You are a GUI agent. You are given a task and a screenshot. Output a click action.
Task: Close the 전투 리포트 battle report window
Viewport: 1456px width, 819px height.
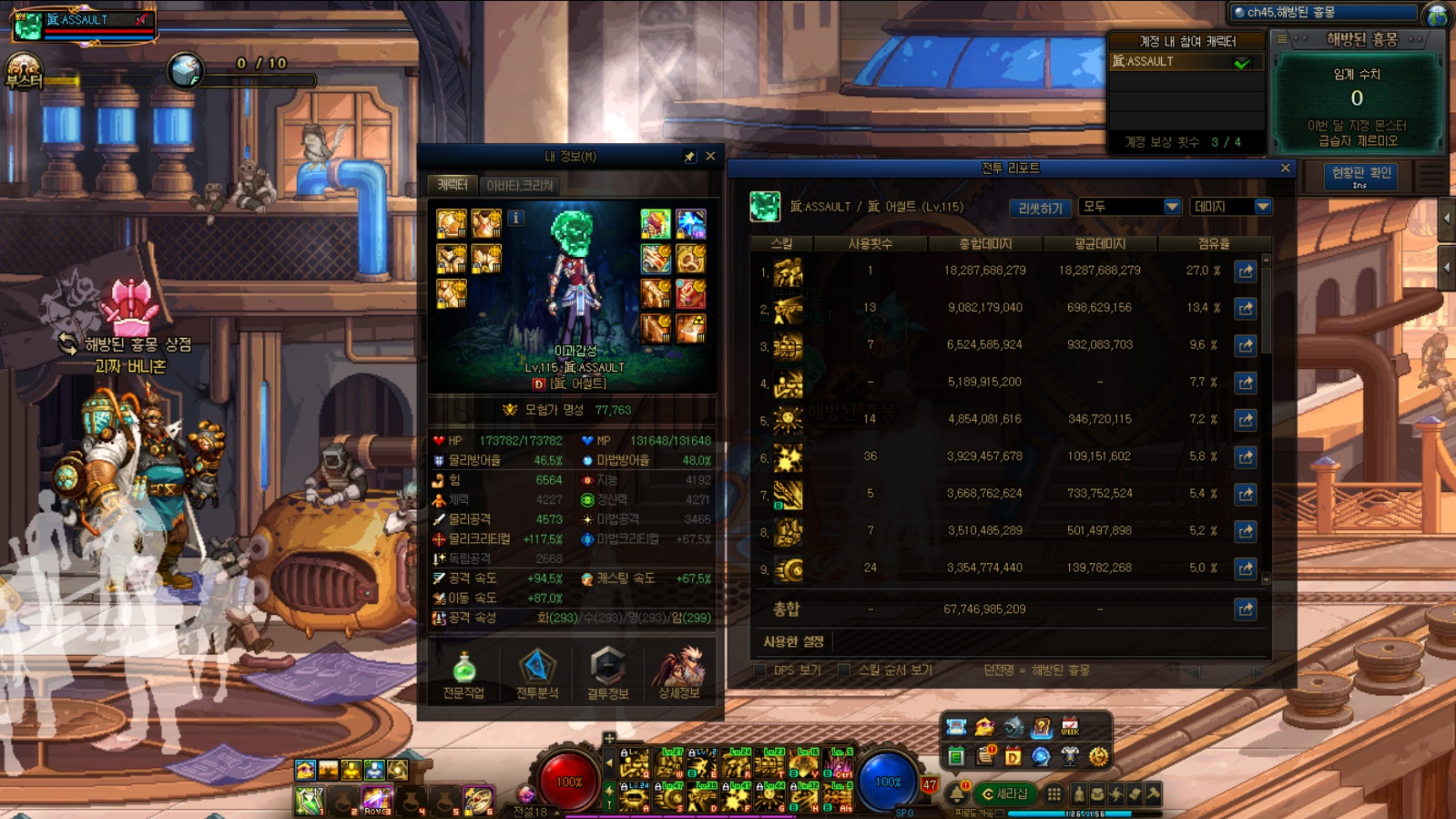pos(1285,169)
